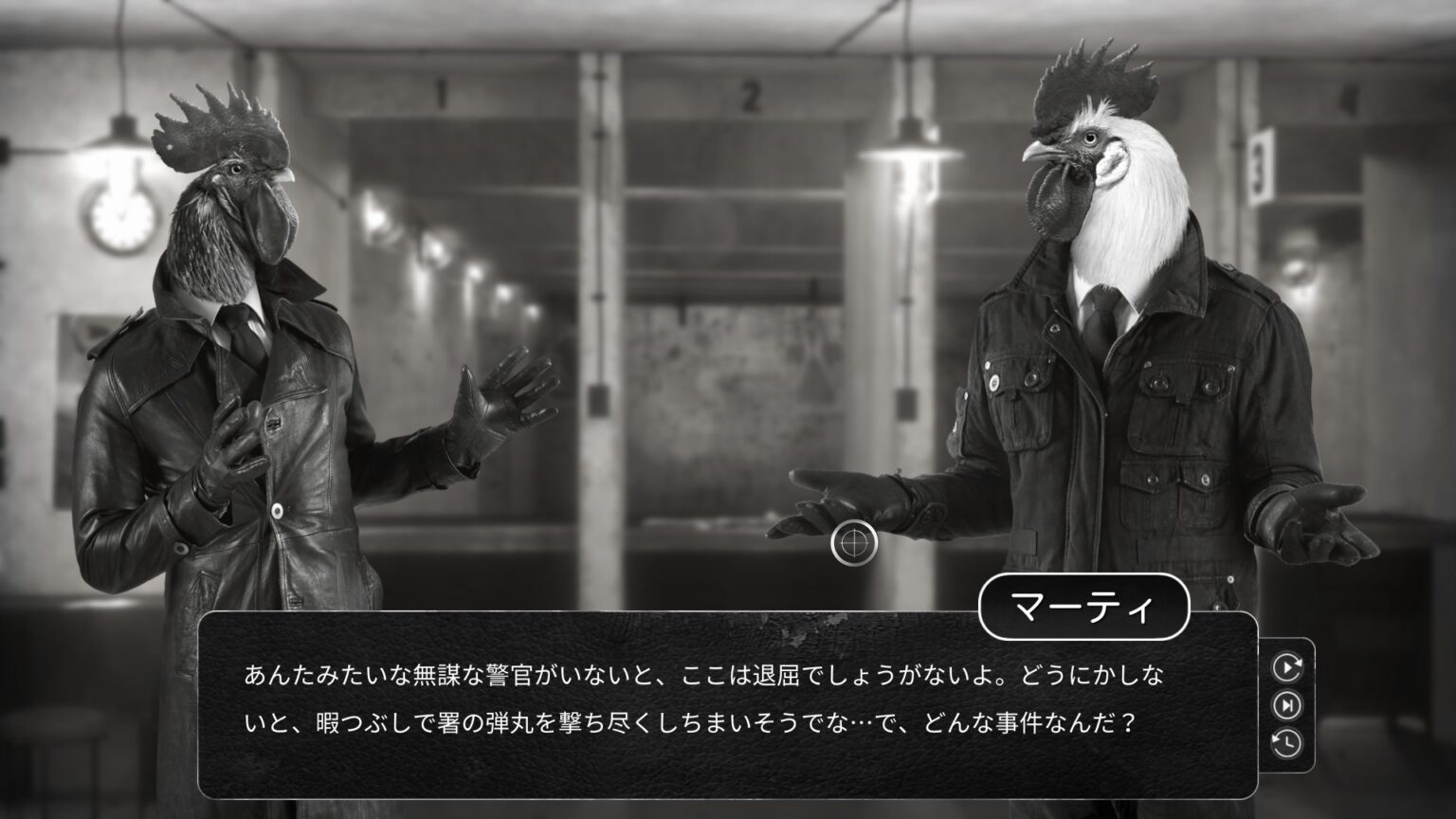Toggle auto-advance with the play-loop button
Image resolution: width=1456 pixels, height=819 pixels.
pyautogui.click(x=1287, y=666)
